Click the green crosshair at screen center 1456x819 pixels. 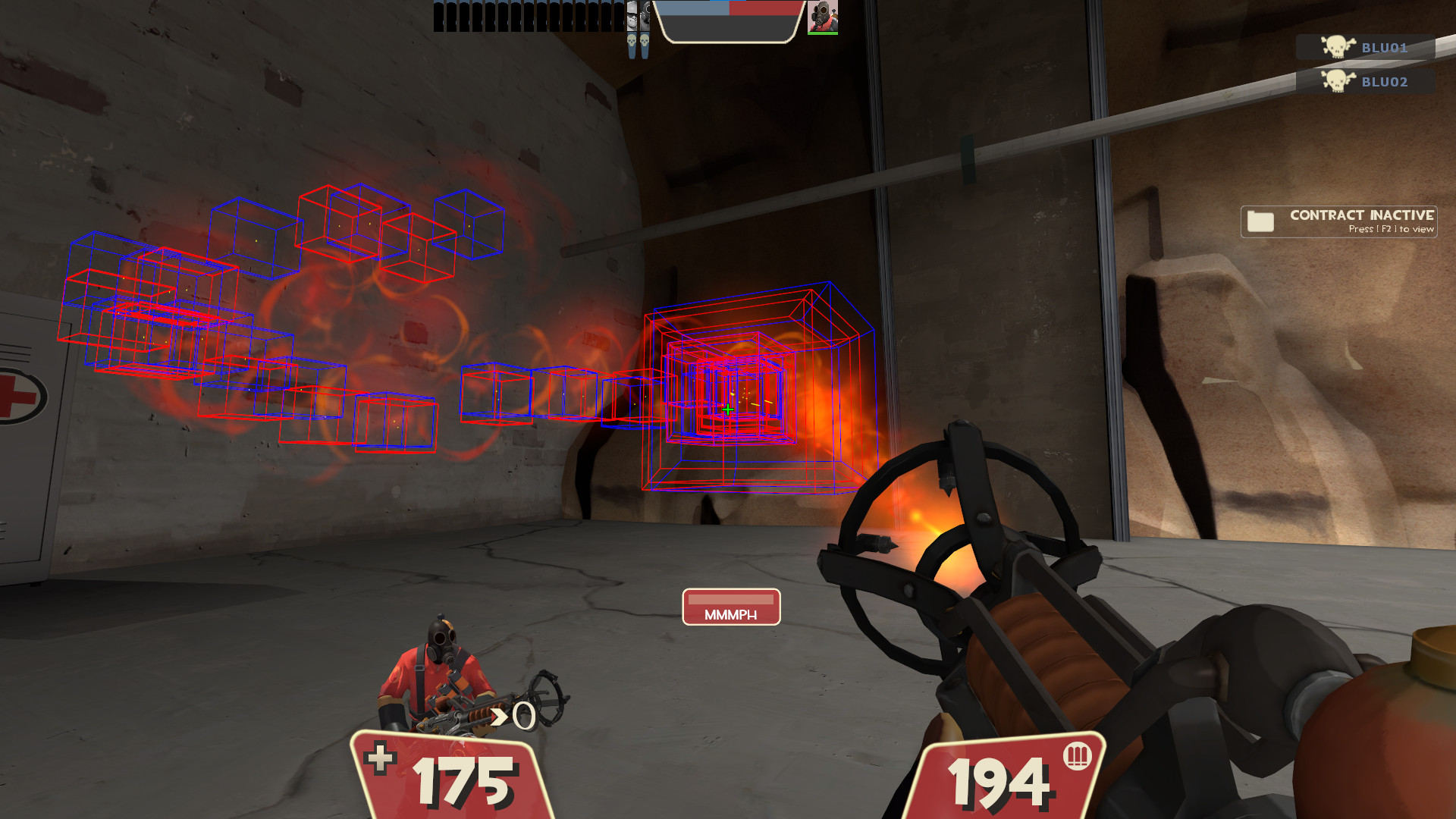[727, 409]
